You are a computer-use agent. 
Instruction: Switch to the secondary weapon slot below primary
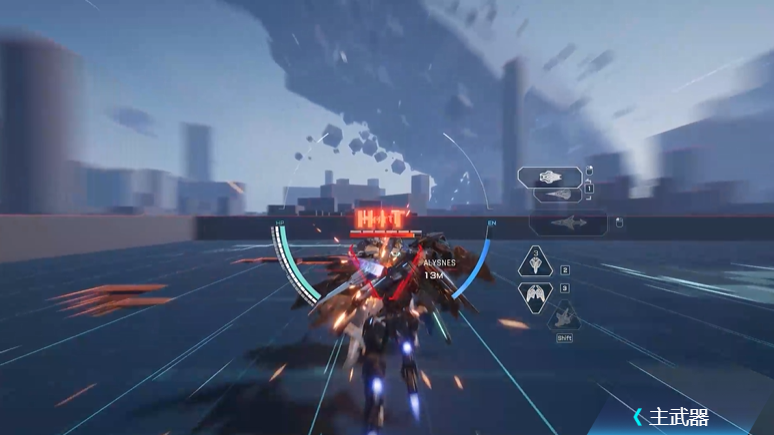point(559,195)
